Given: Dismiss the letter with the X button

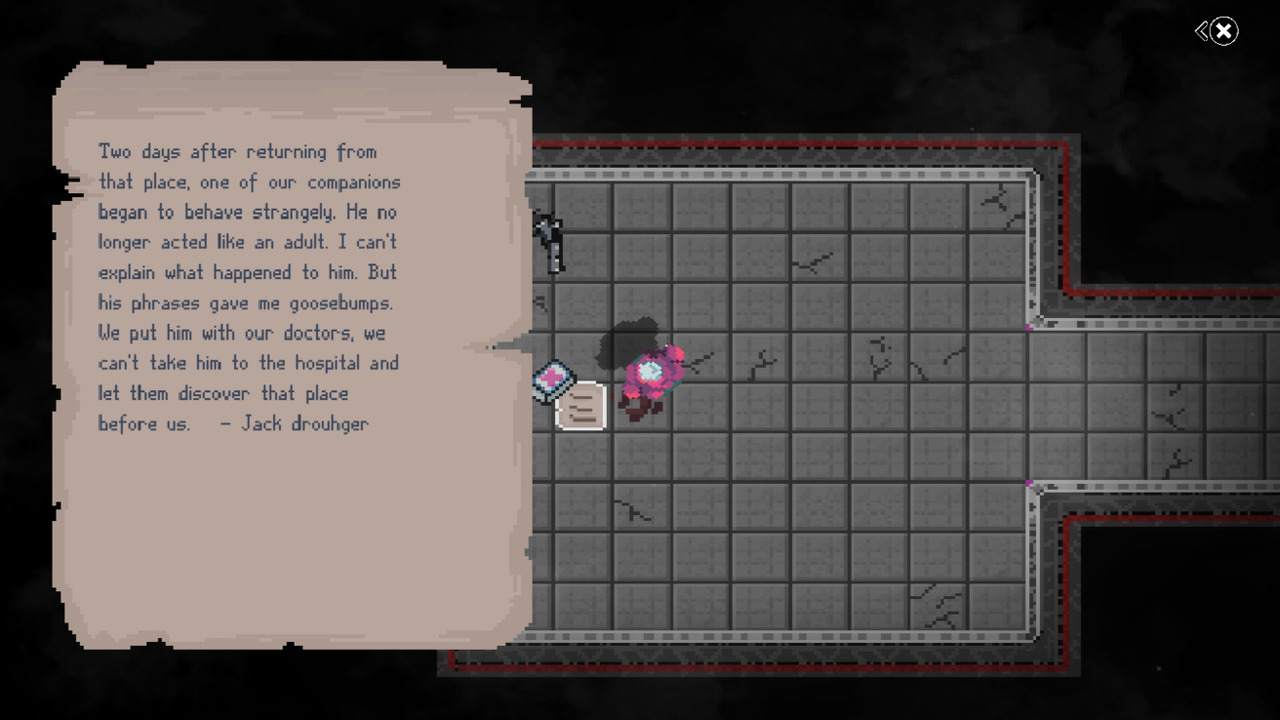Looking at the screenshot, I should click(1226, 31).
